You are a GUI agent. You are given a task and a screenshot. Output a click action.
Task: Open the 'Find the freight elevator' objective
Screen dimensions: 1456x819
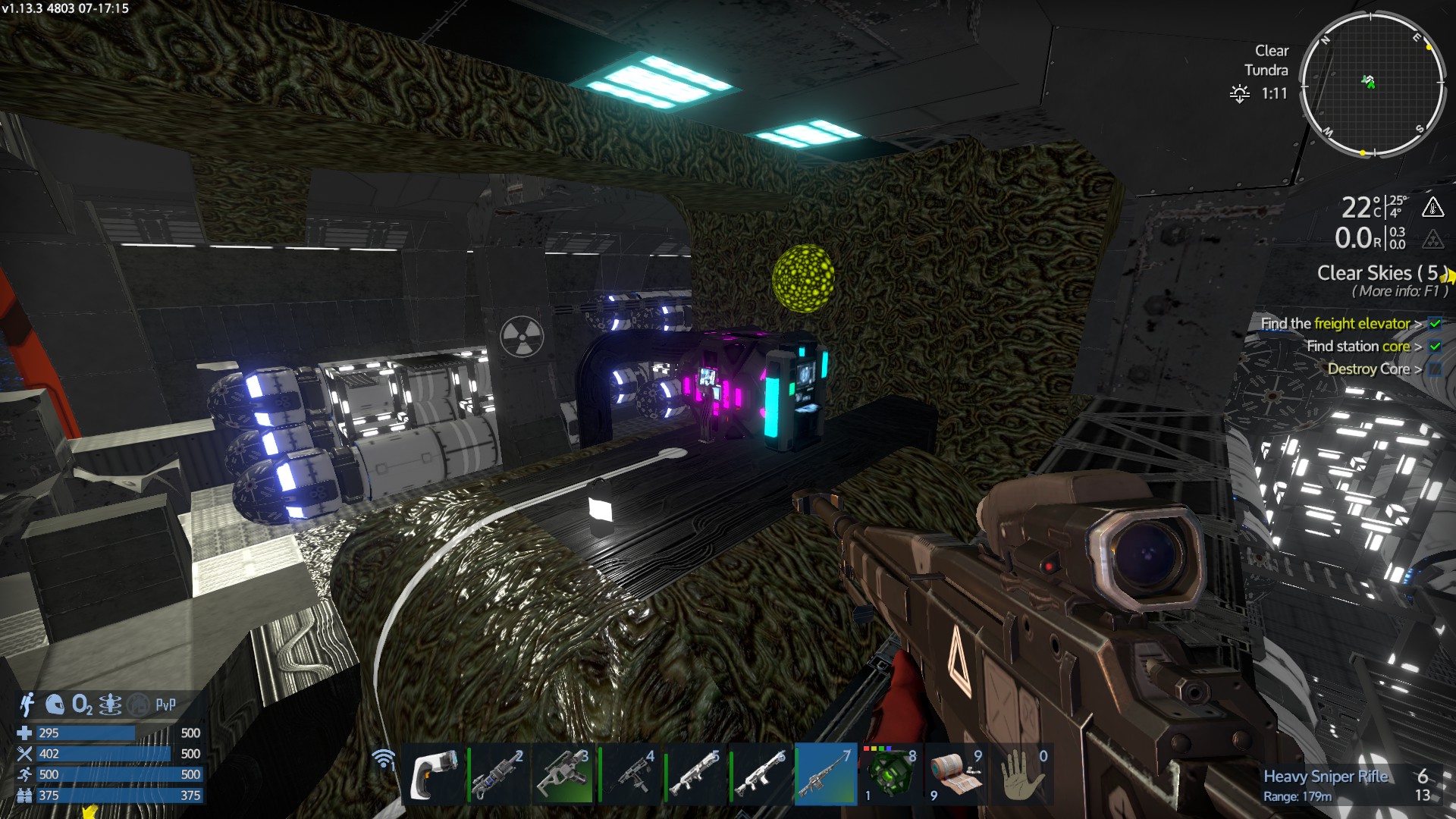(x=1335, y=324)
